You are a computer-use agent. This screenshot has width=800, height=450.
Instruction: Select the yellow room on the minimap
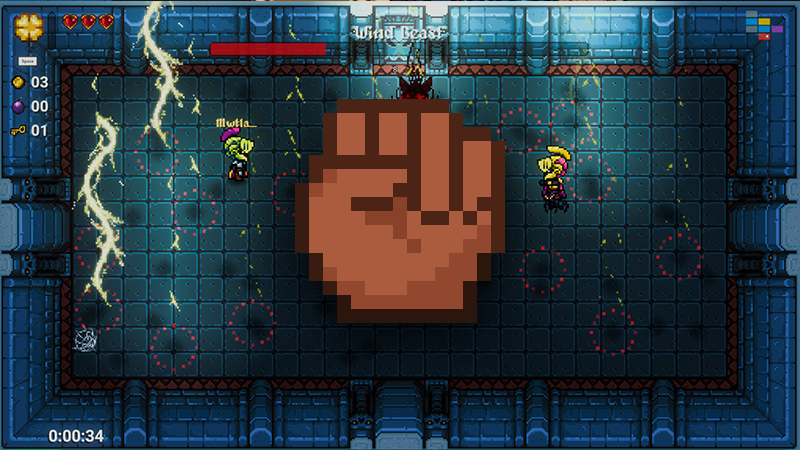click(x=764, y=21)
